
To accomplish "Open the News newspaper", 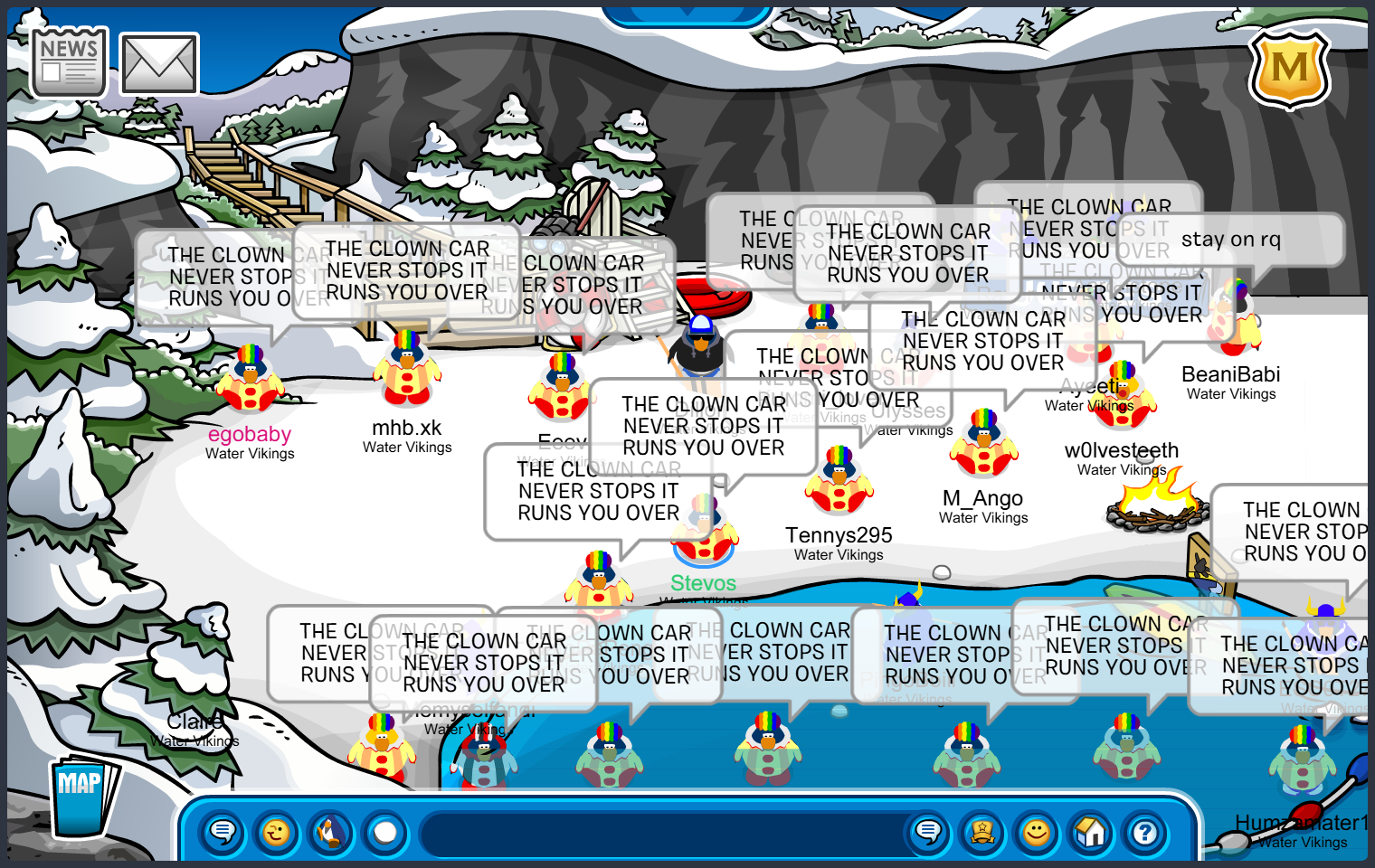I will (69, 61).
